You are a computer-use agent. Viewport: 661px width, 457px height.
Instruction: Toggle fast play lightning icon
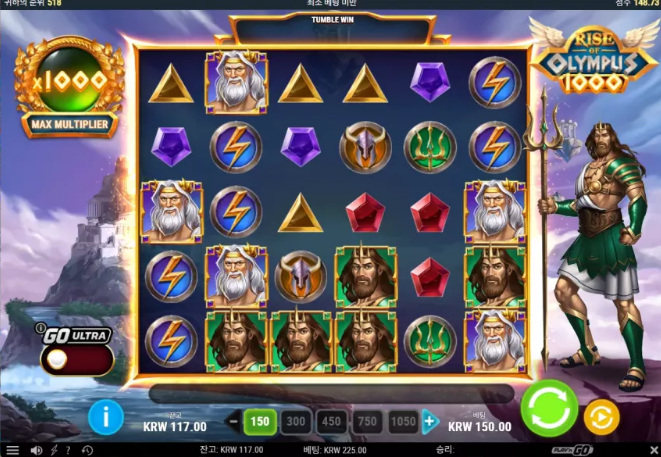(55, 450)
